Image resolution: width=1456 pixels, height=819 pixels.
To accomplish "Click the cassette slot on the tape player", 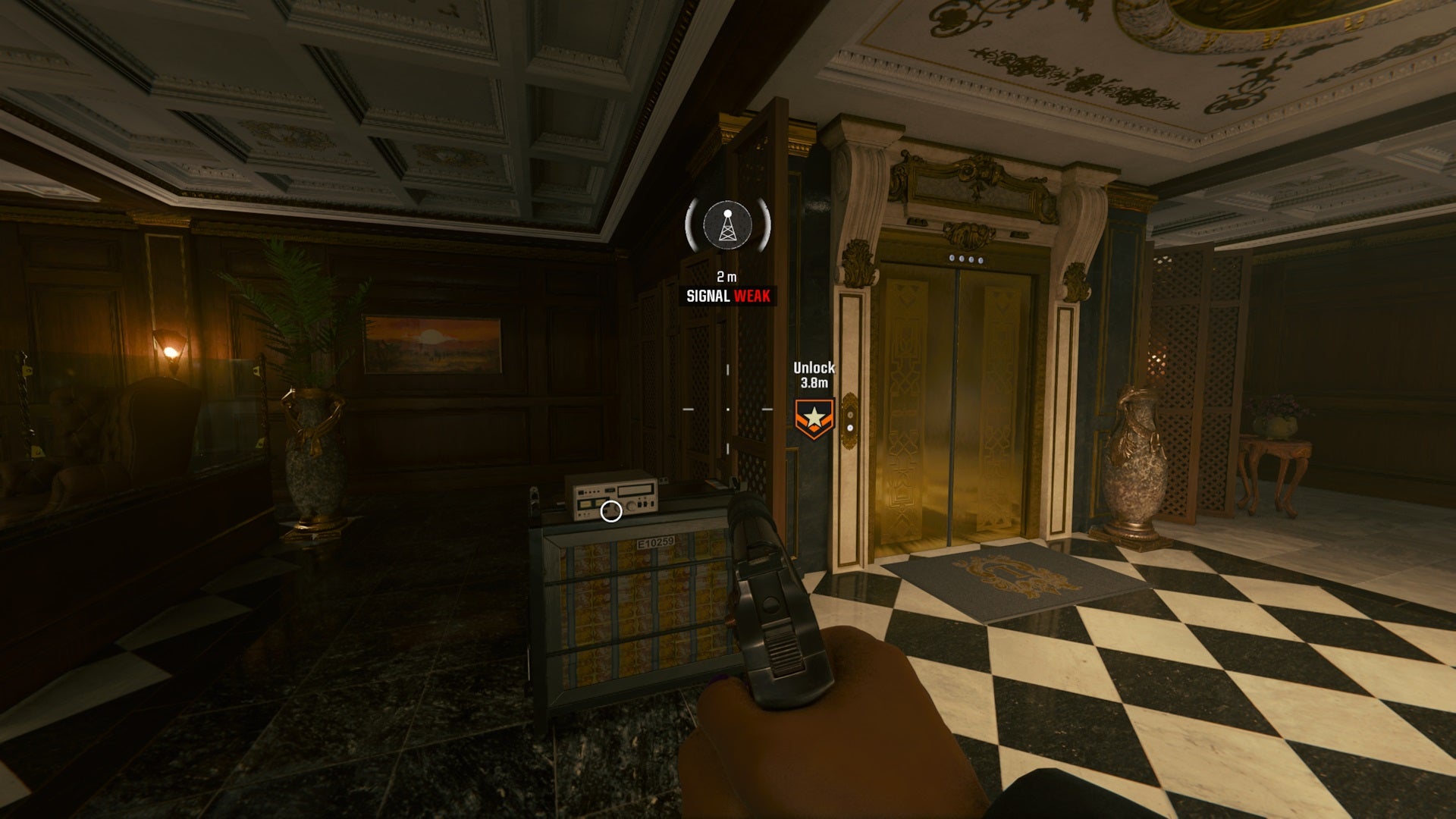I will point(635,491).
